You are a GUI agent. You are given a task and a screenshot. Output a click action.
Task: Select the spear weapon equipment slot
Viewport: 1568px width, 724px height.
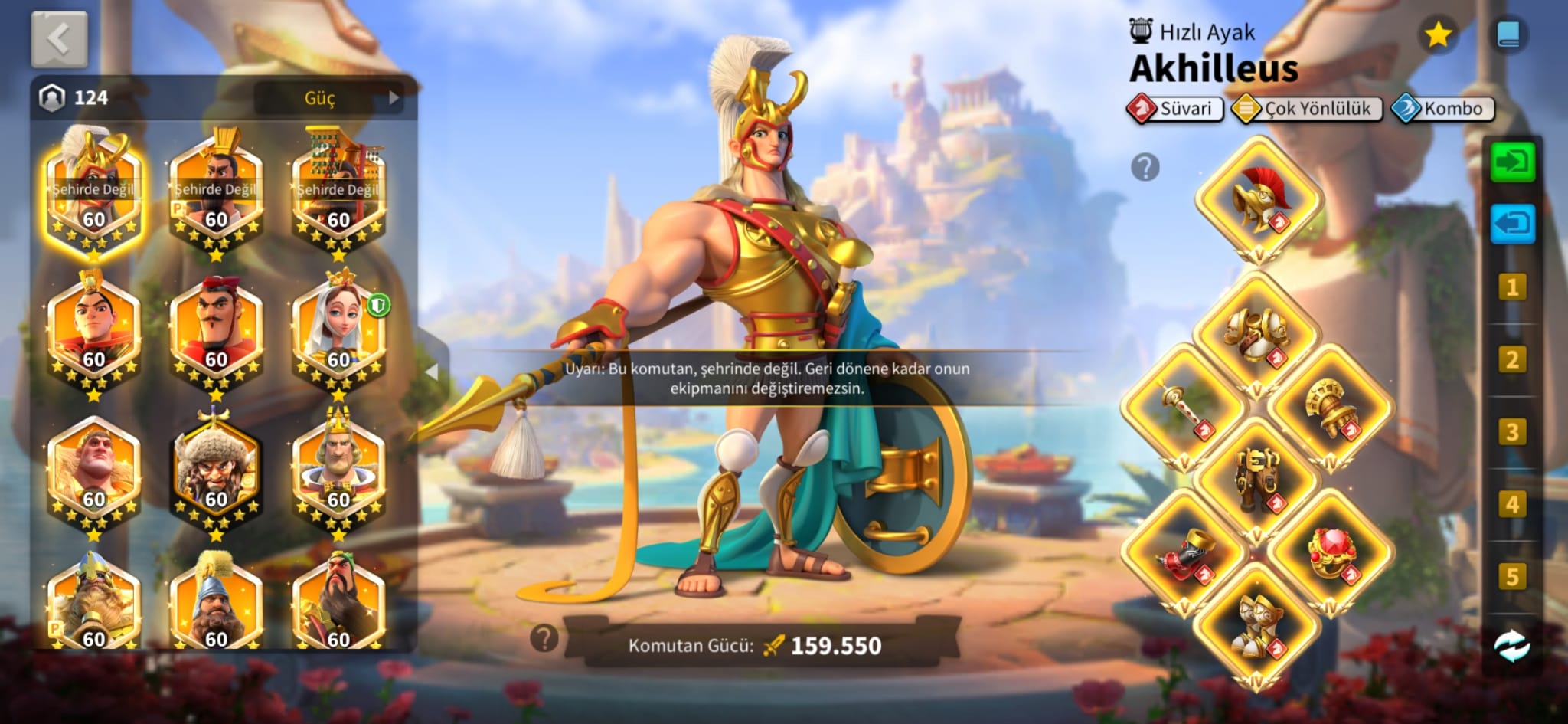tap(1184, 407)
